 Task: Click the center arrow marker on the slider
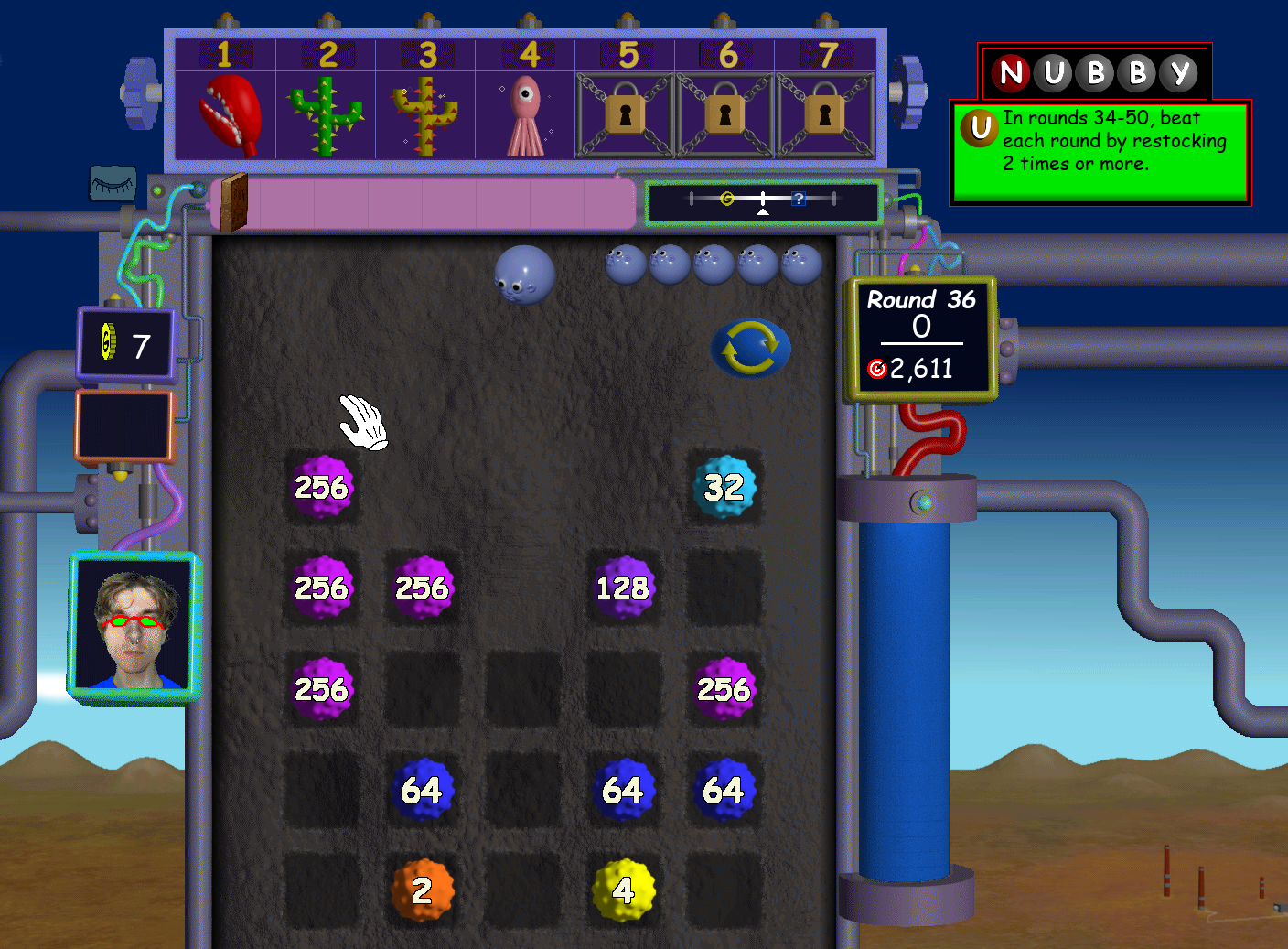coord(764,211)
